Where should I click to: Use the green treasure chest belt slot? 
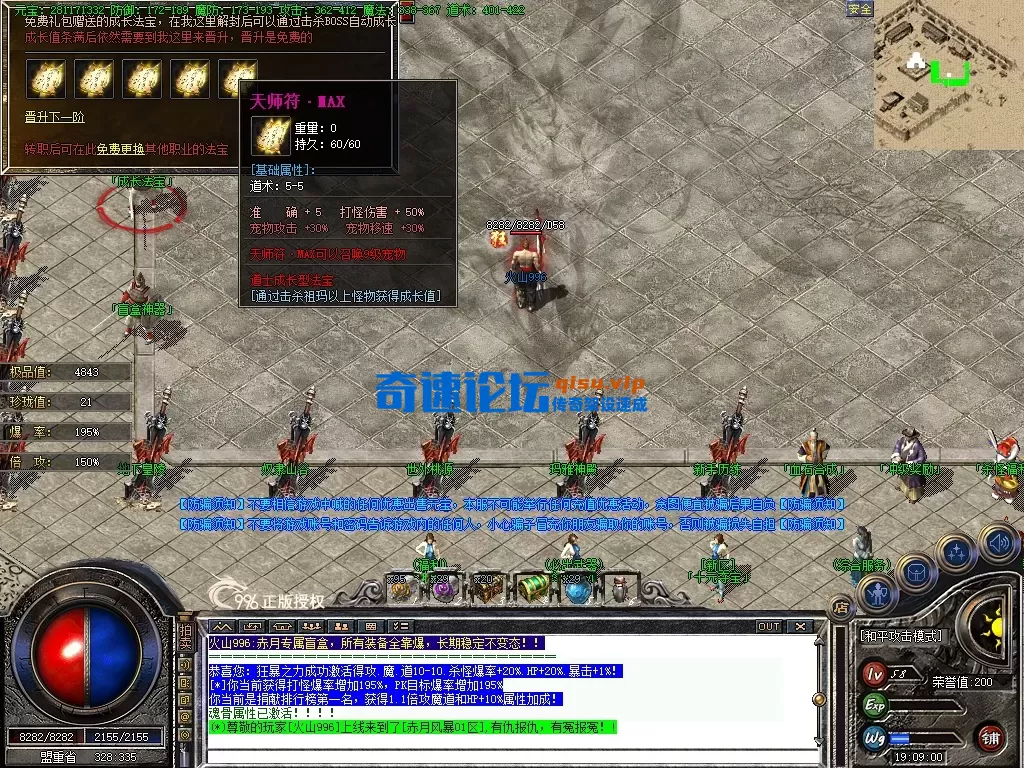coord(532,589)
